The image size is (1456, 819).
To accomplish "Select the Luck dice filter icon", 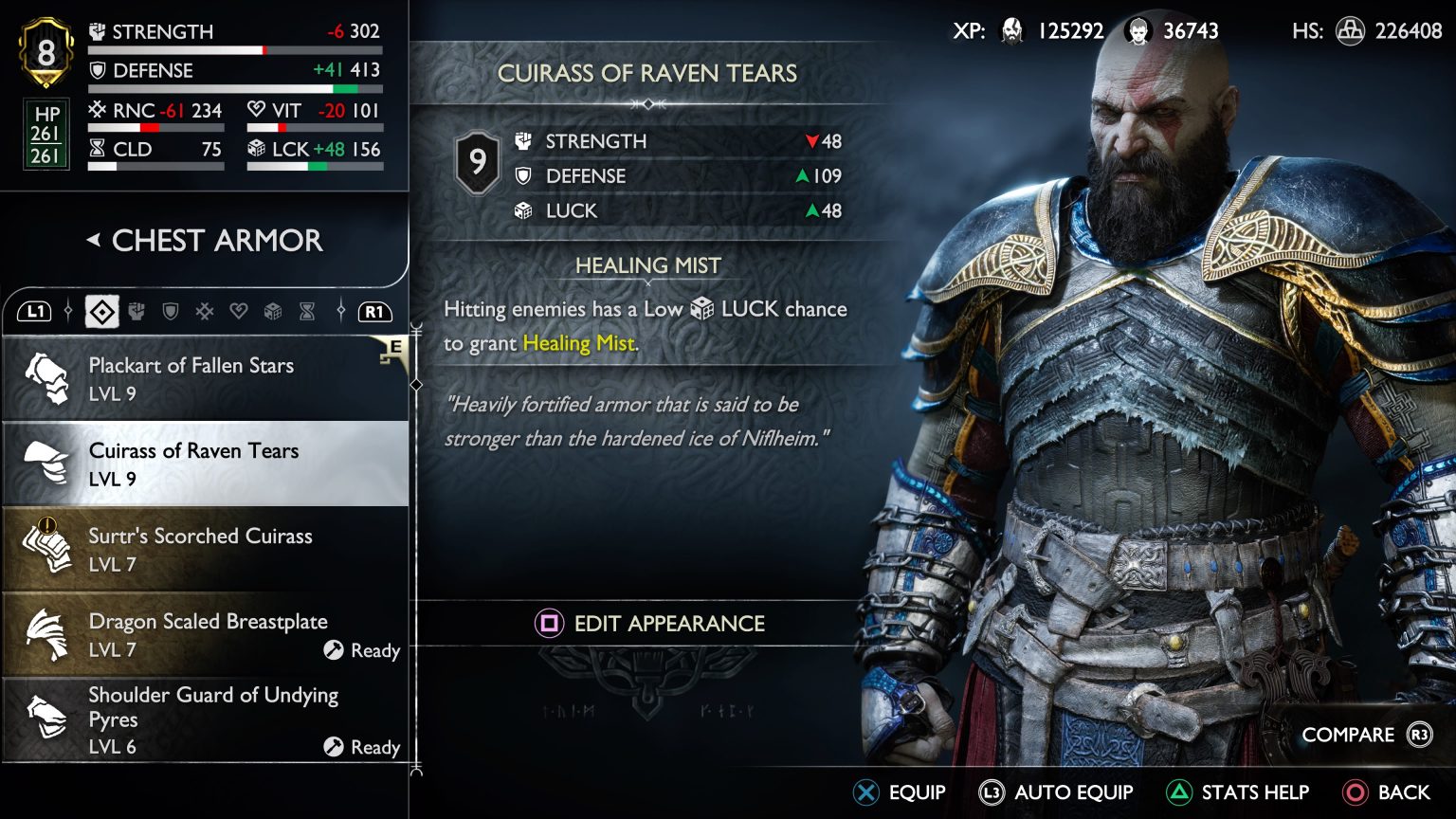I will 274,311.
